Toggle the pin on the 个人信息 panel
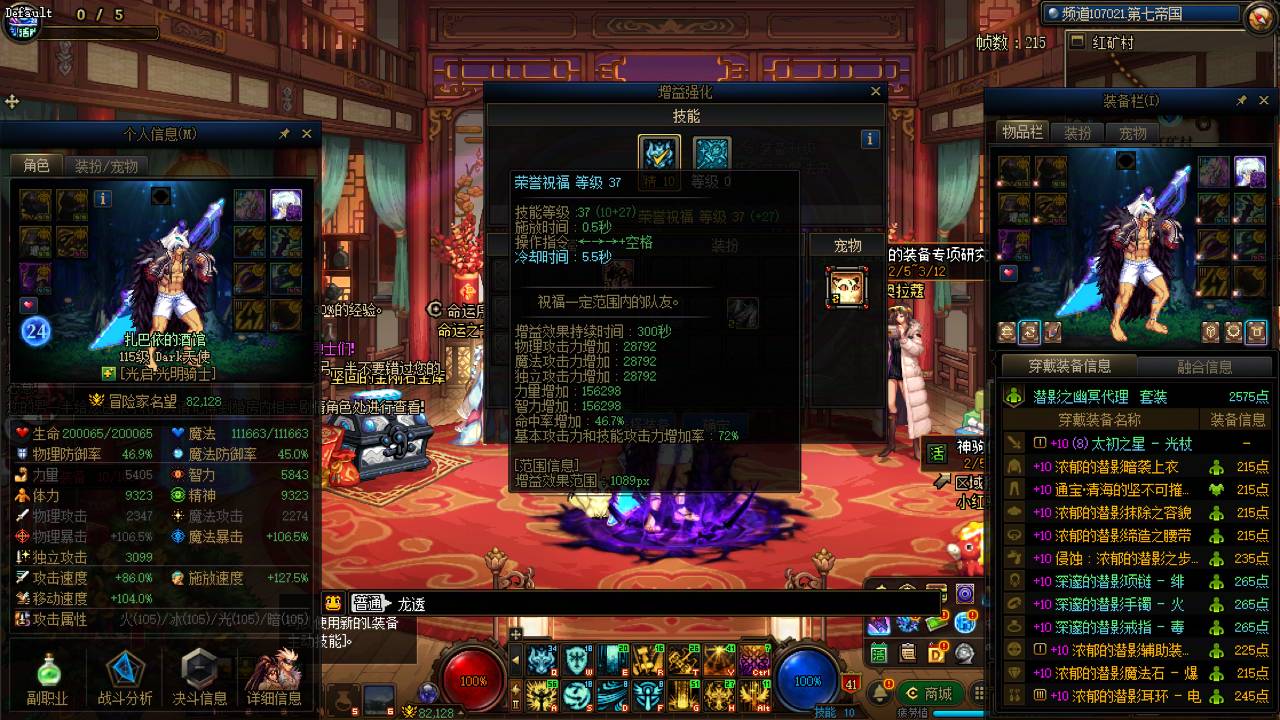 click(x=286, y=133)
